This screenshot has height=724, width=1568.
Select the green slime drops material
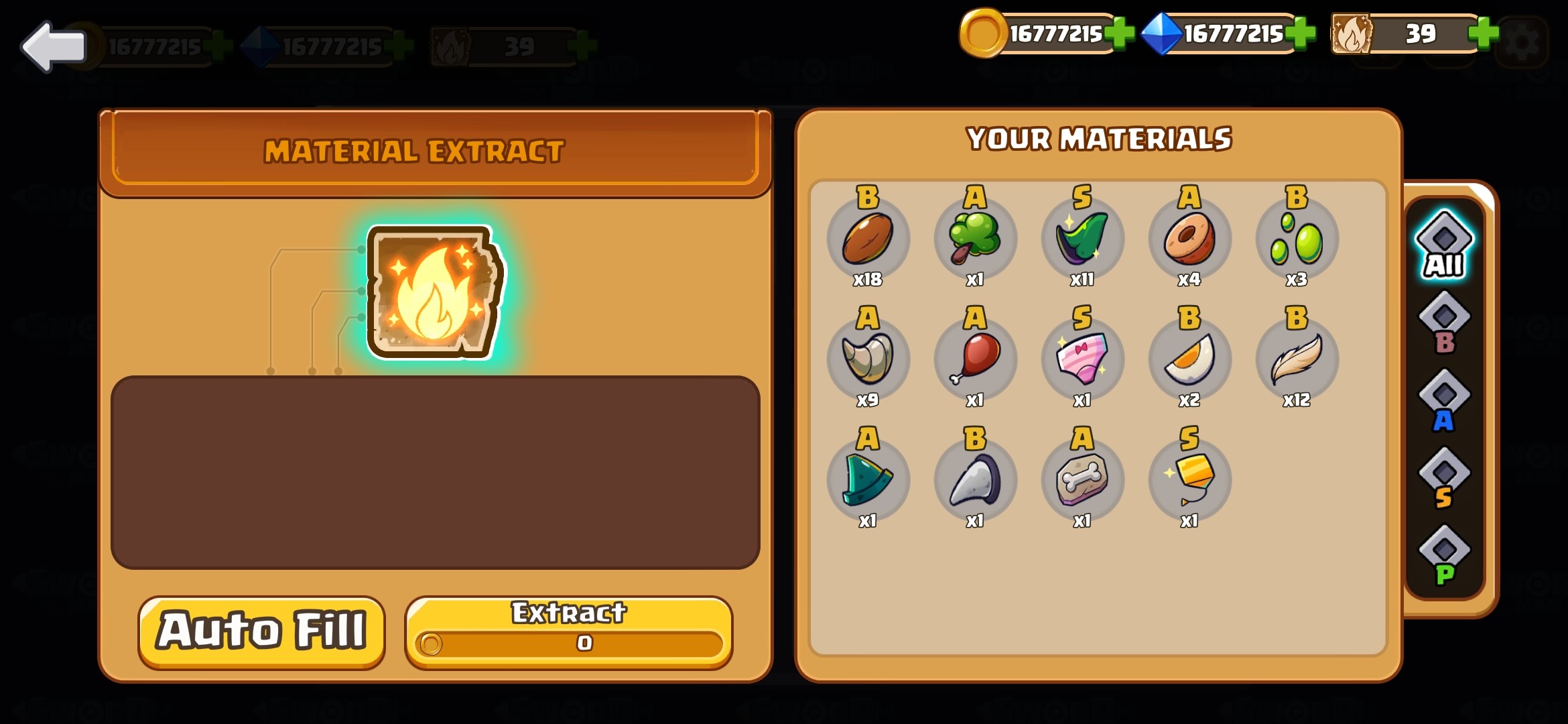[x=1297, y=239]
